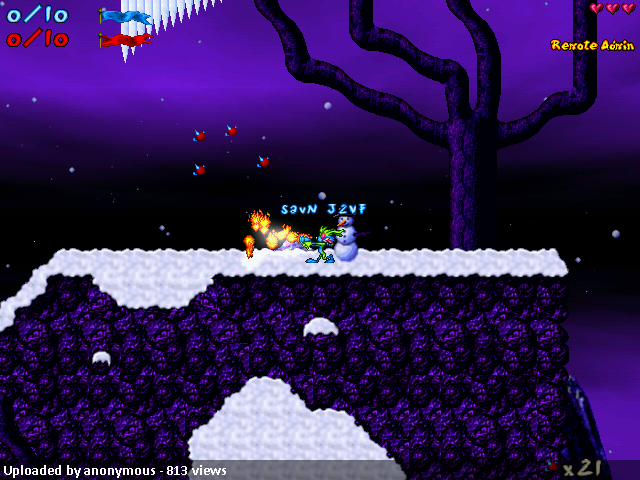This screenshot has width=640, height=480.
Task: Click the blue team flag icon
Action: pyautogui.click(x=124, y=16)
